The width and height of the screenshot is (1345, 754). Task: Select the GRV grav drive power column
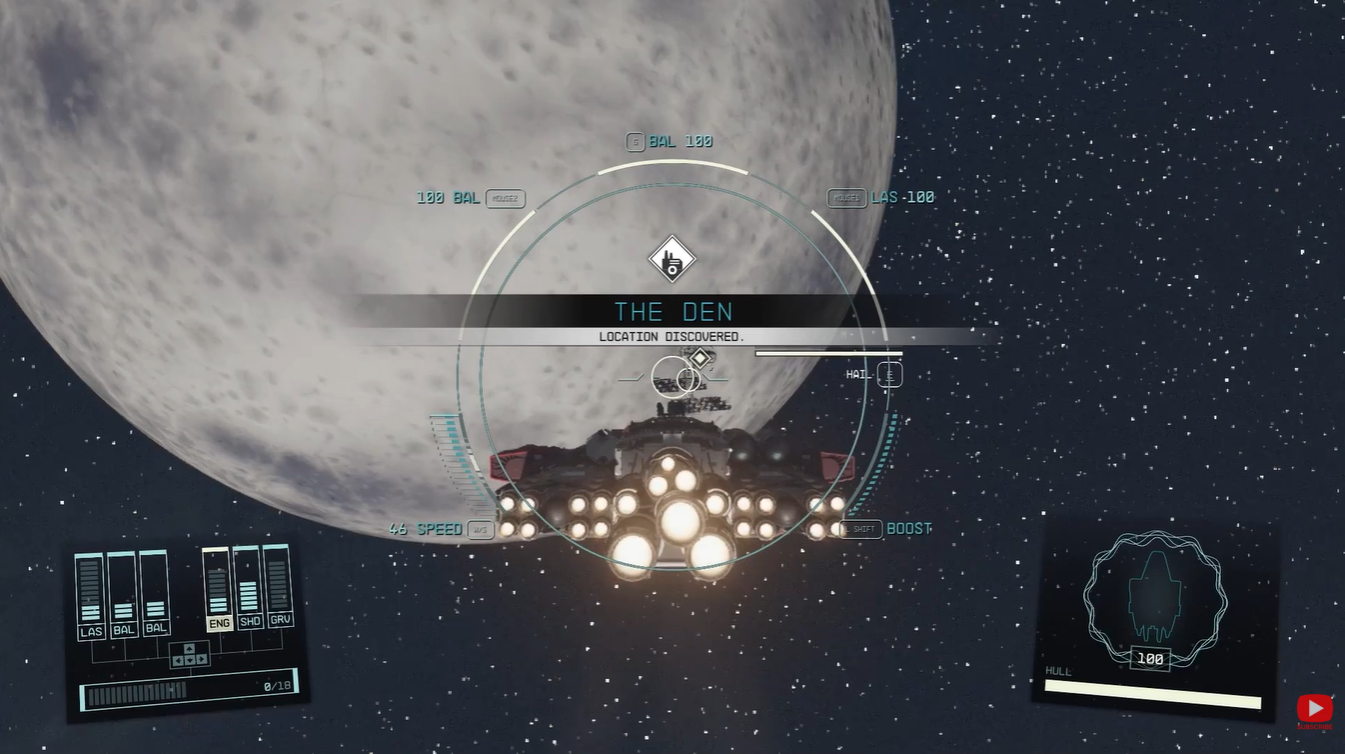pyautogui.click(x=278, y=588)
